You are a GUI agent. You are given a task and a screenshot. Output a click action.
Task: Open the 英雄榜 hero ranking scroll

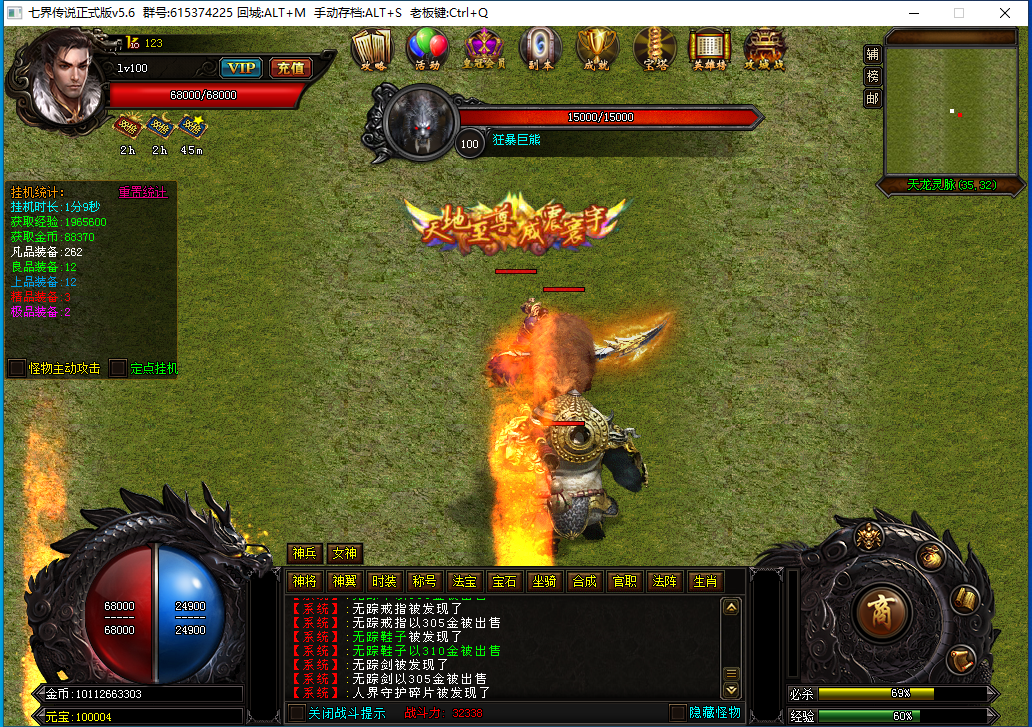pyautogui.click(x=710, y=47)
